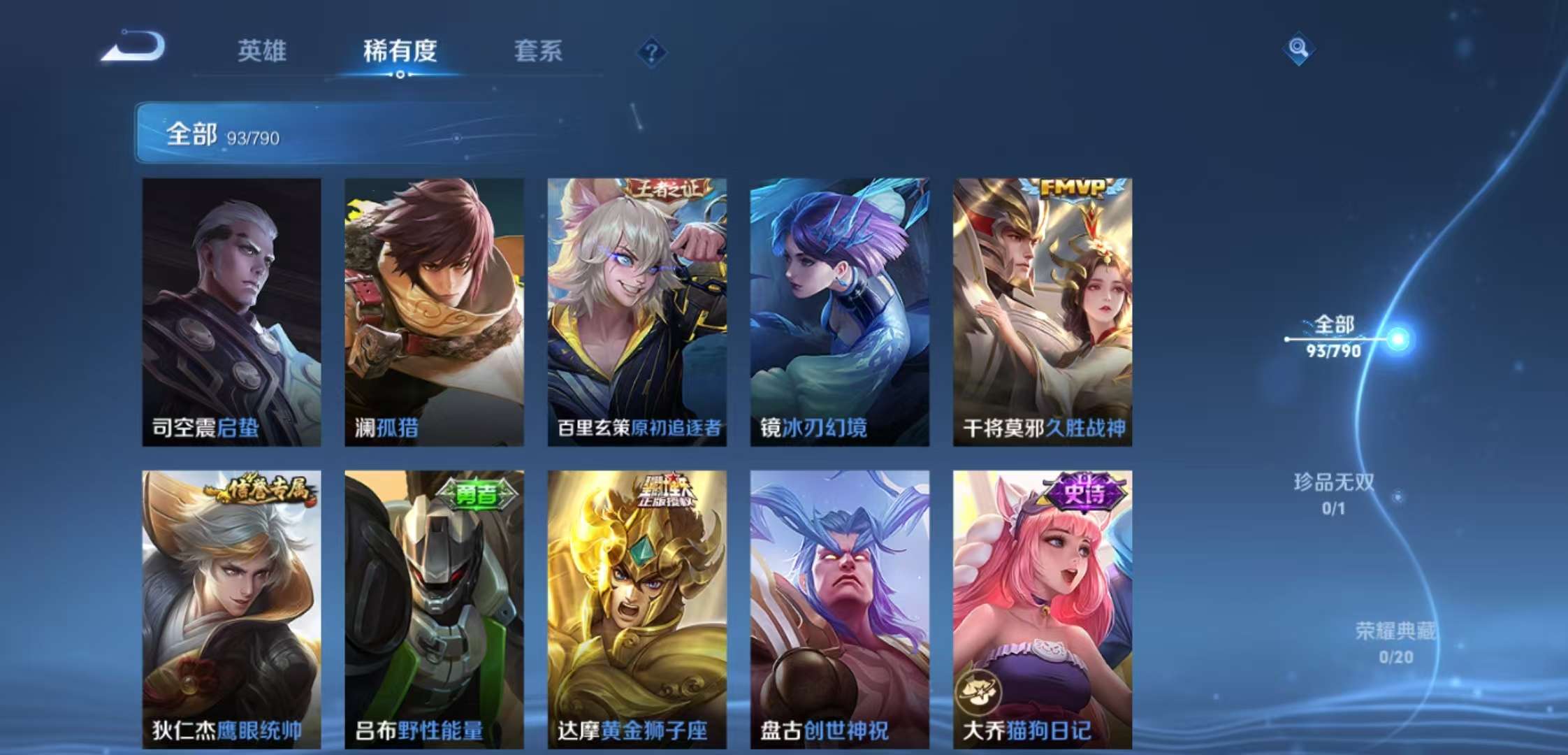Open the help question mark icon
The height and width of the screenshot is (755, 1568).
pyautogui.click(x=651, y=50)
